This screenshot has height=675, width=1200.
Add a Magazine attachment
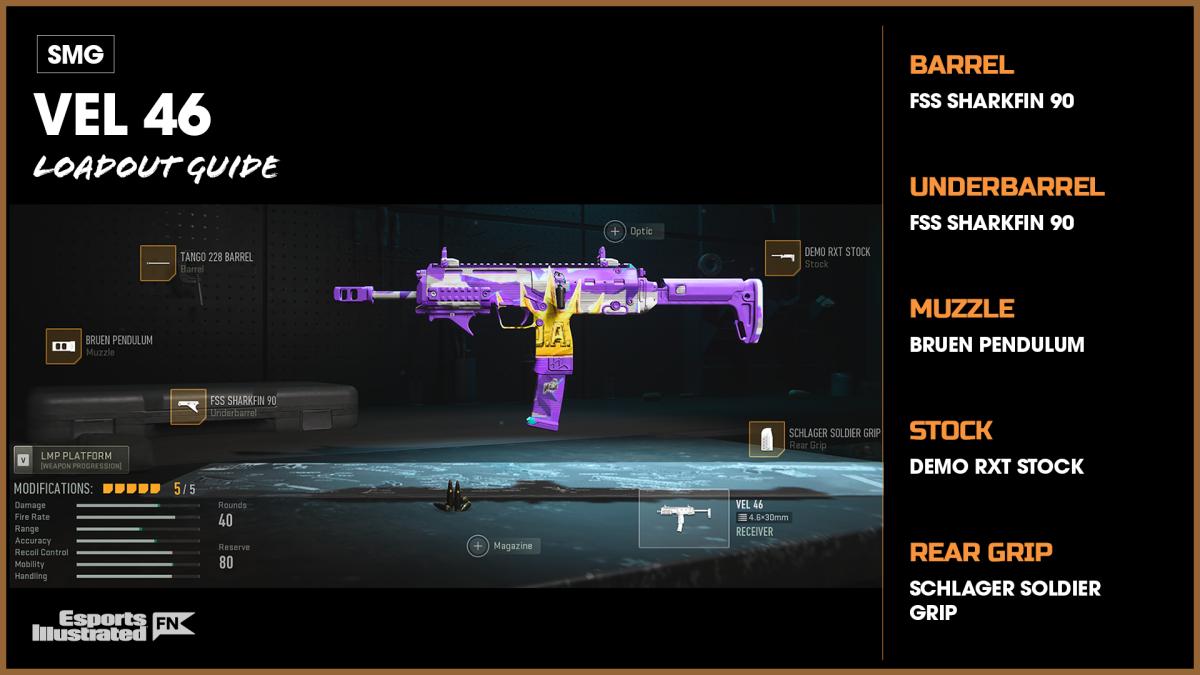478,545
